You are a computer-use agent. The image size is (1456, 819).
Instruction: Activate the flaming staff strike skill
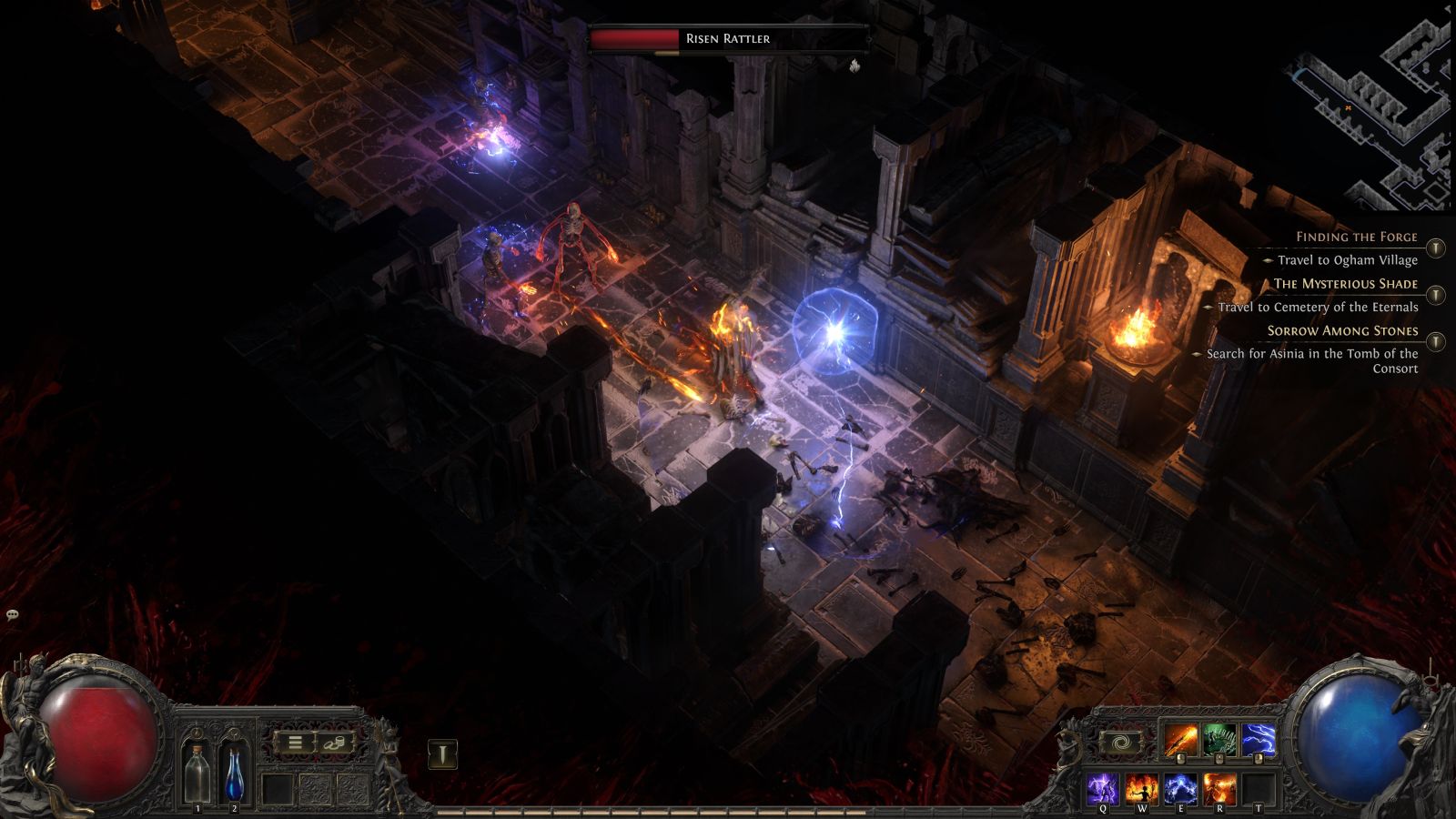coord(1180,742)
